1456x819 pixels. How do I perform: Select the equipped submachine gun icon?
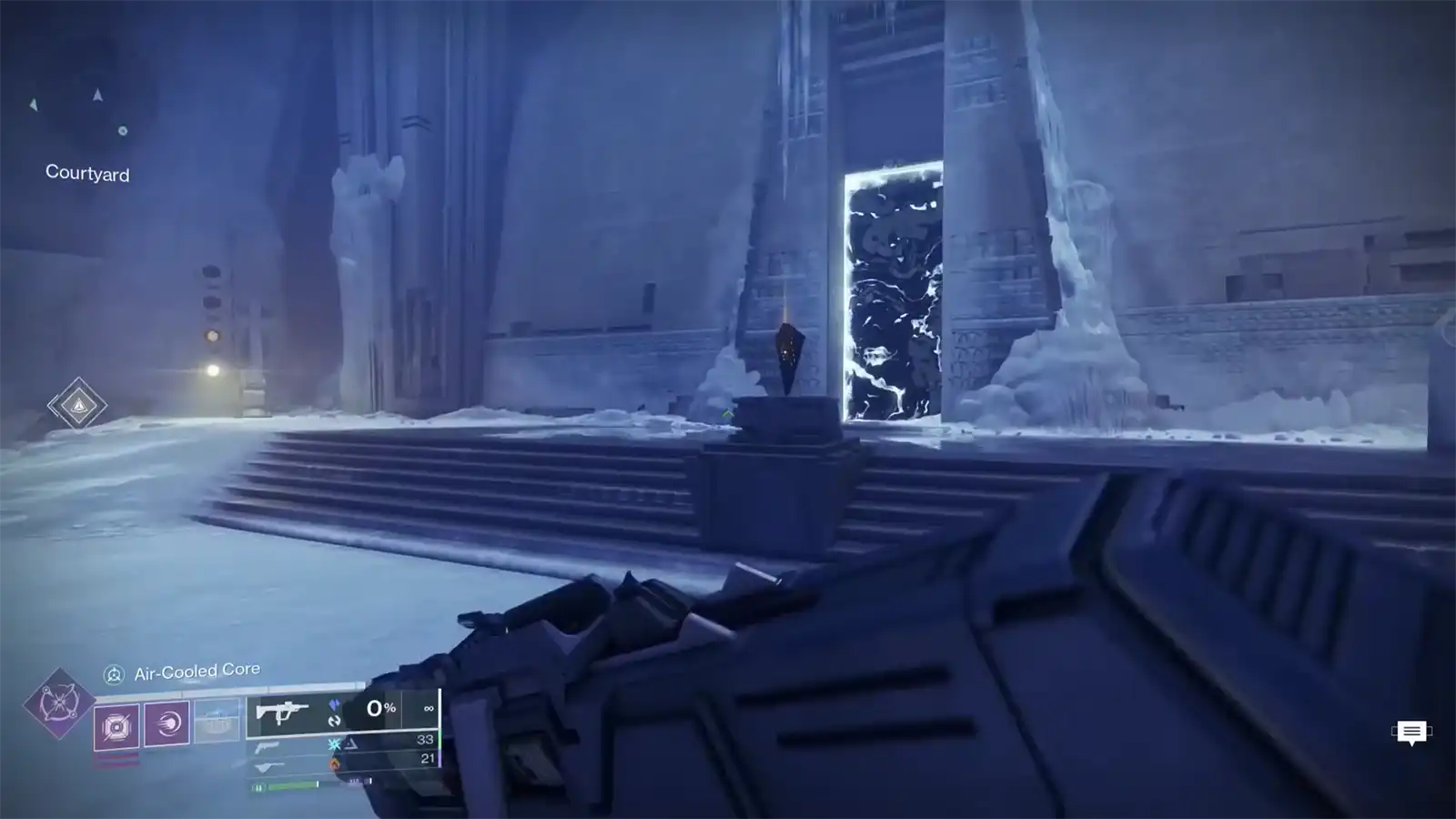[283, 712]
